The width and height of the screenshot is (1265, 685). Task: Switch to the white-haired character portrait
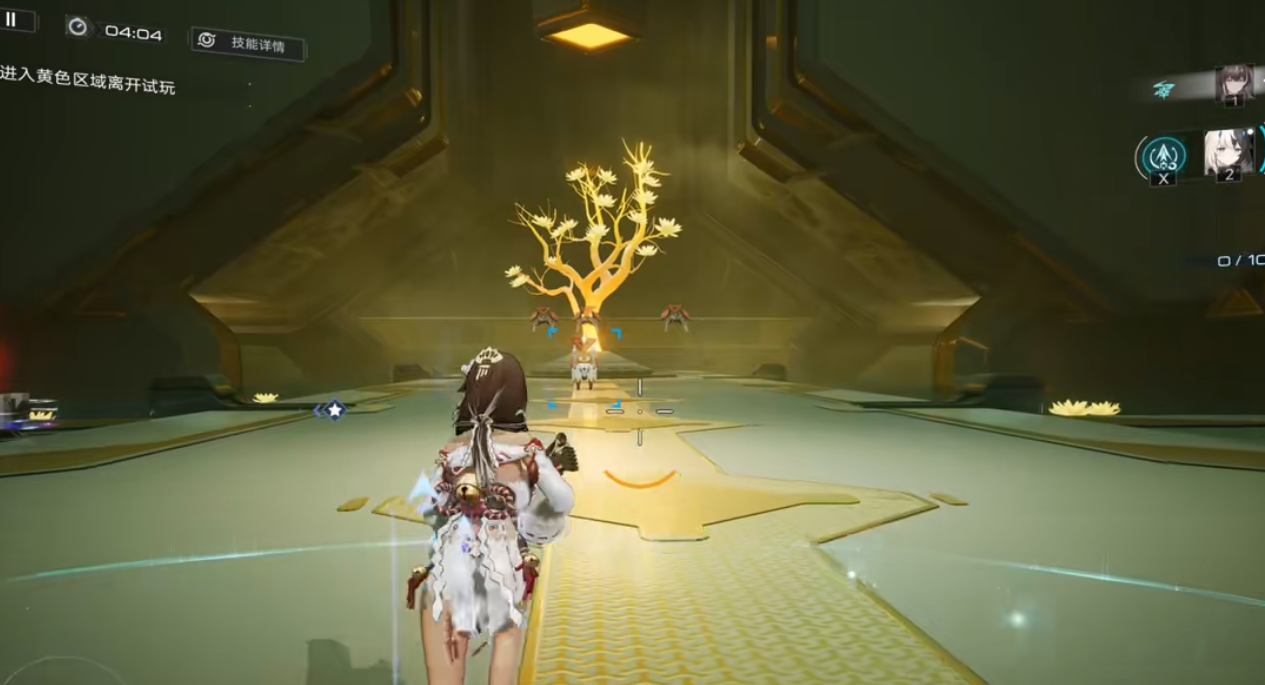click(1227, 152)
